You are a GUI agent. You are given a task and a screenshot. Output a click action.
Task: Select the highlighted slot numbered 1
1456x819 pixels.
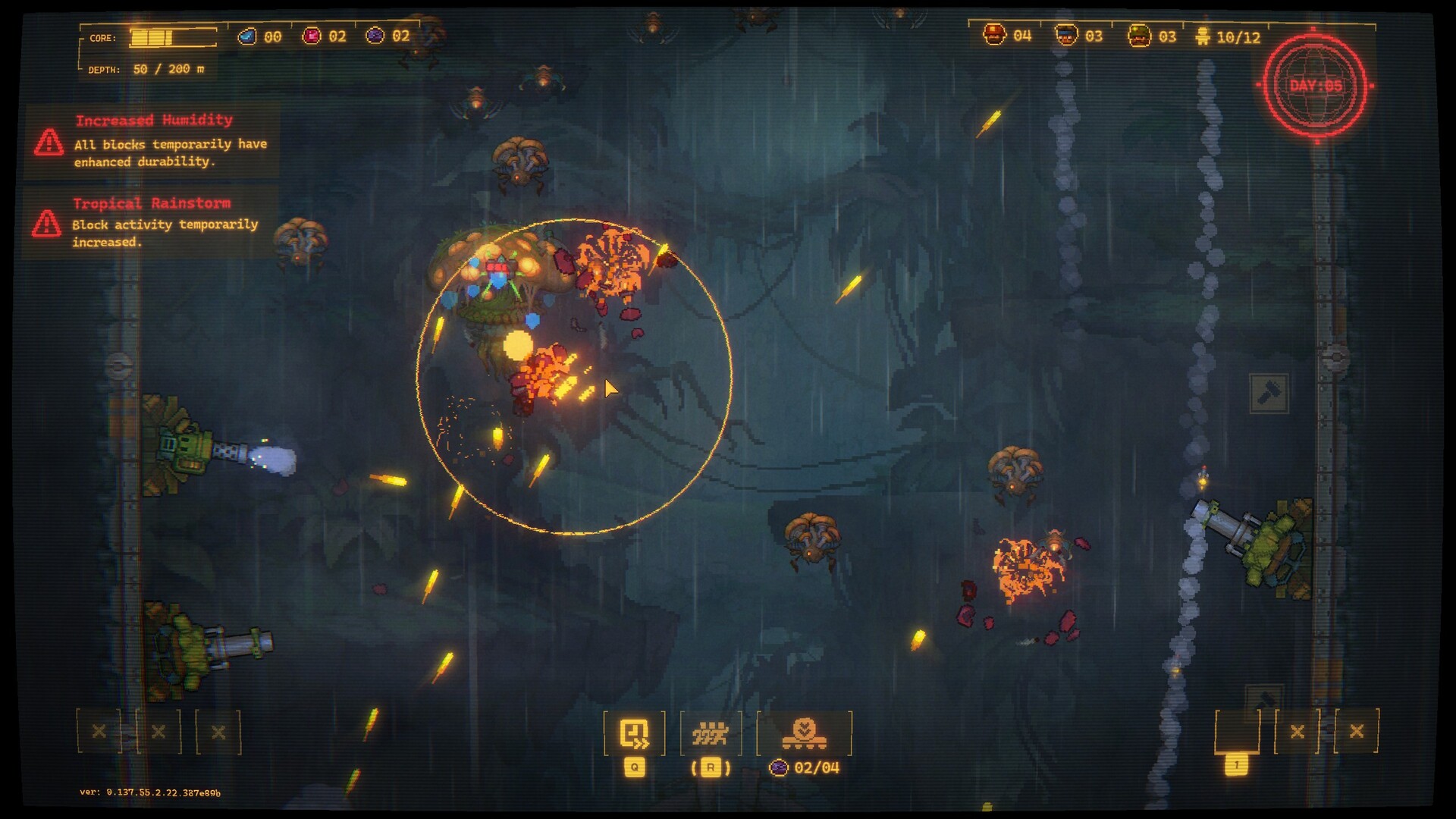pyautogui.click(x=1237, y=733)
